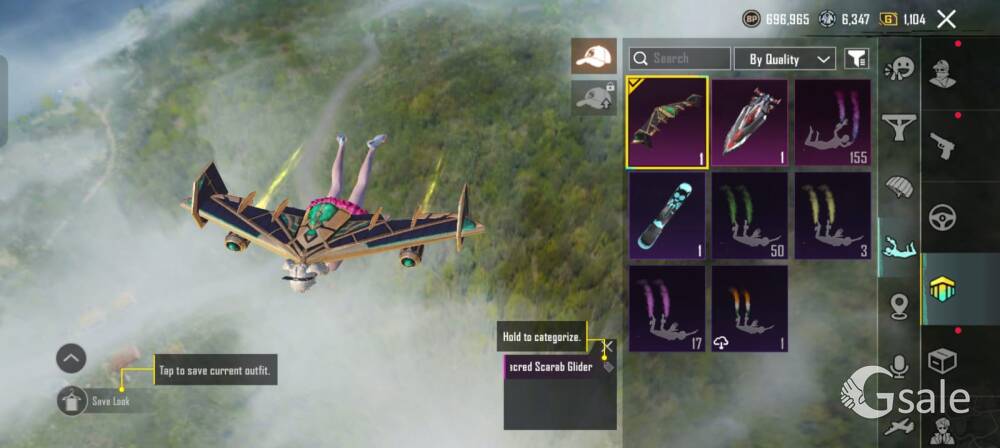
Task: Select the Sacred Scarab Glider item slot
Action: tap(667, 122)
